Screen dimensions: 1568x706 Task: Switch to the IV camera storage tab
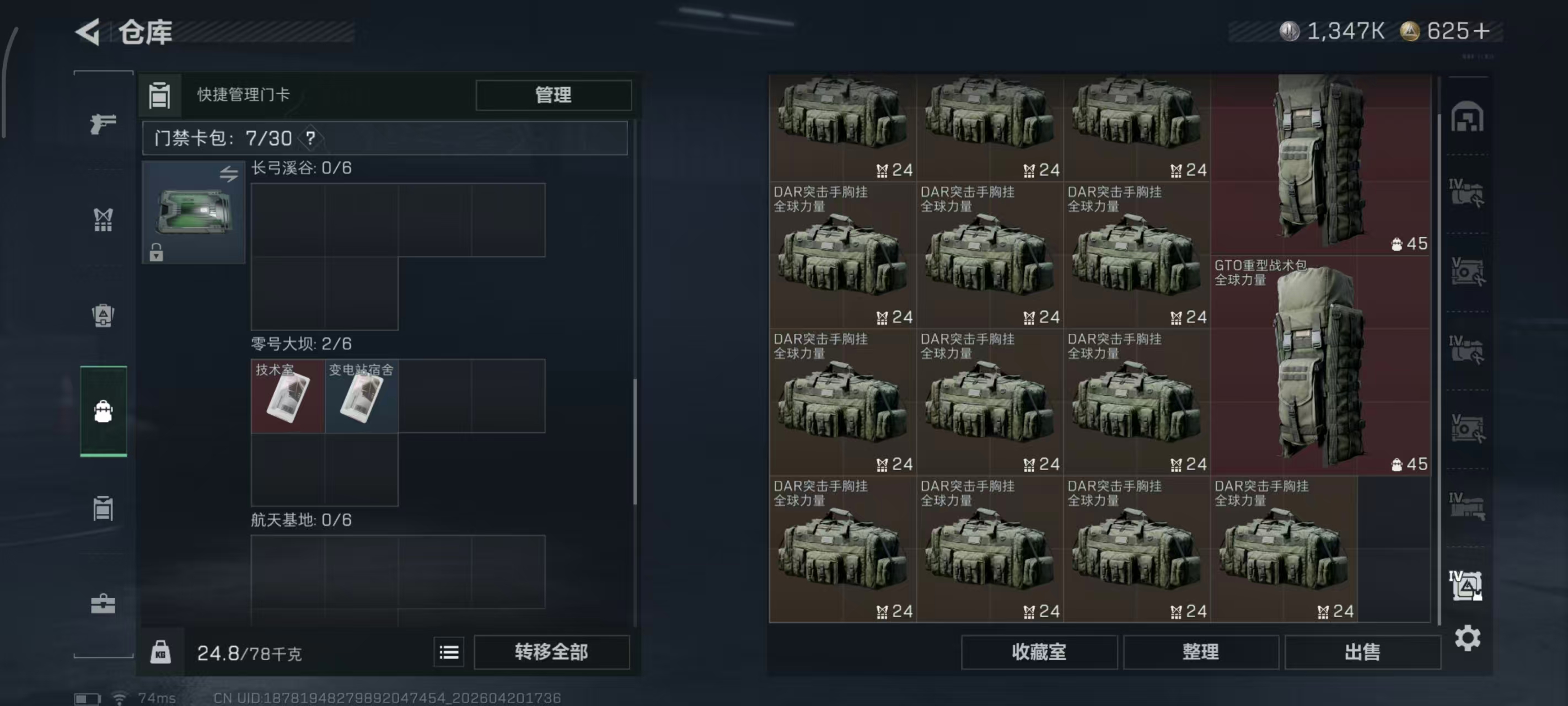[1468, 194]
